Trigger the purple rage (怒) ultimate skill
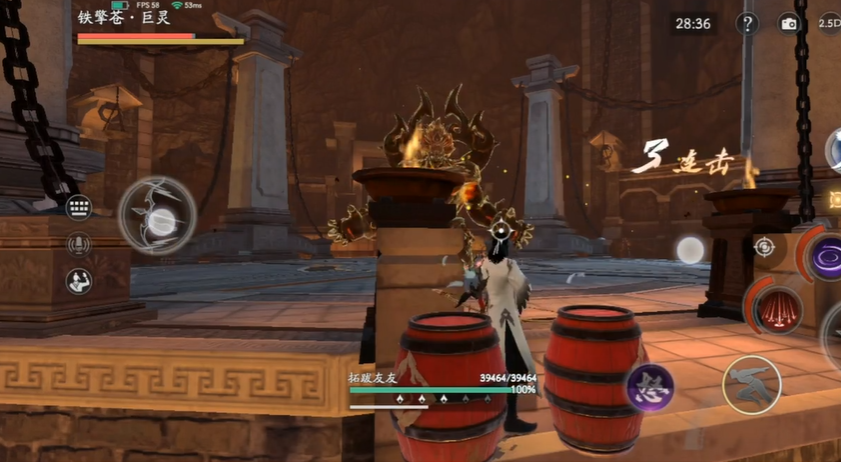The width and height of the screenshot is (841, 462). pos(648,387)
